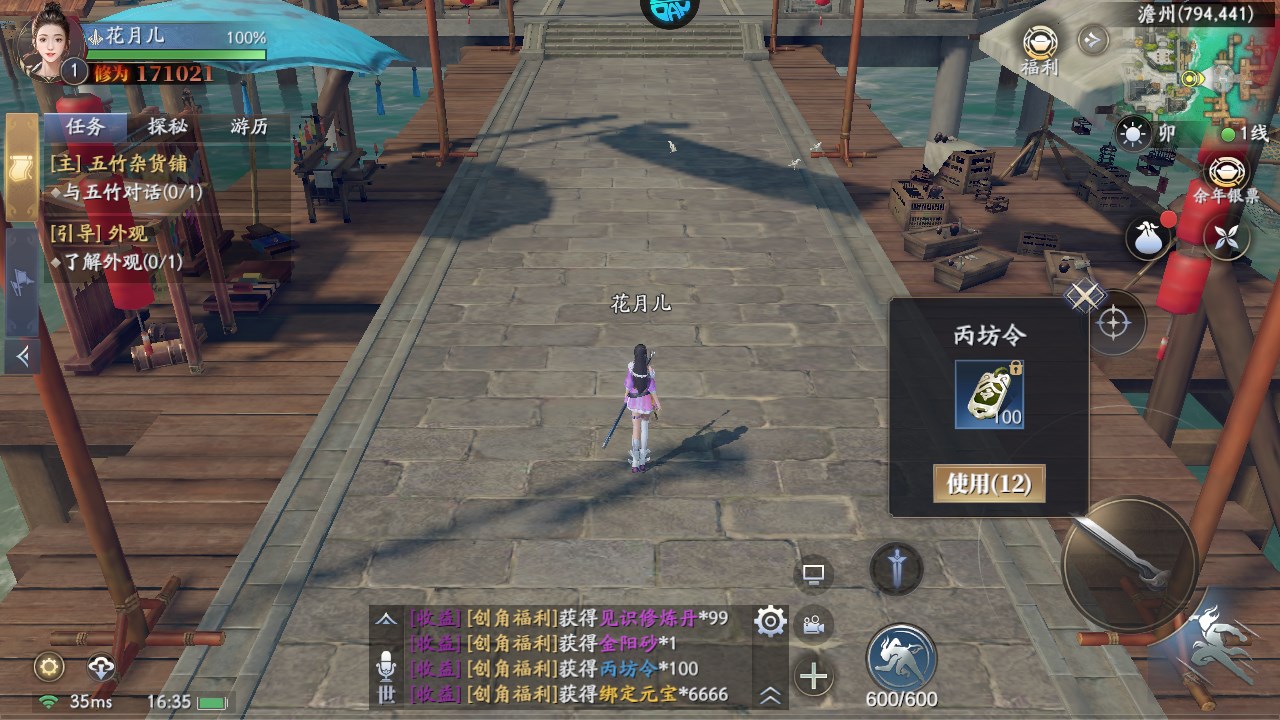This screenshot has width=1280, height=720.
Task: Use the 丙坊令 item via 使用 button
Action: 988,484
